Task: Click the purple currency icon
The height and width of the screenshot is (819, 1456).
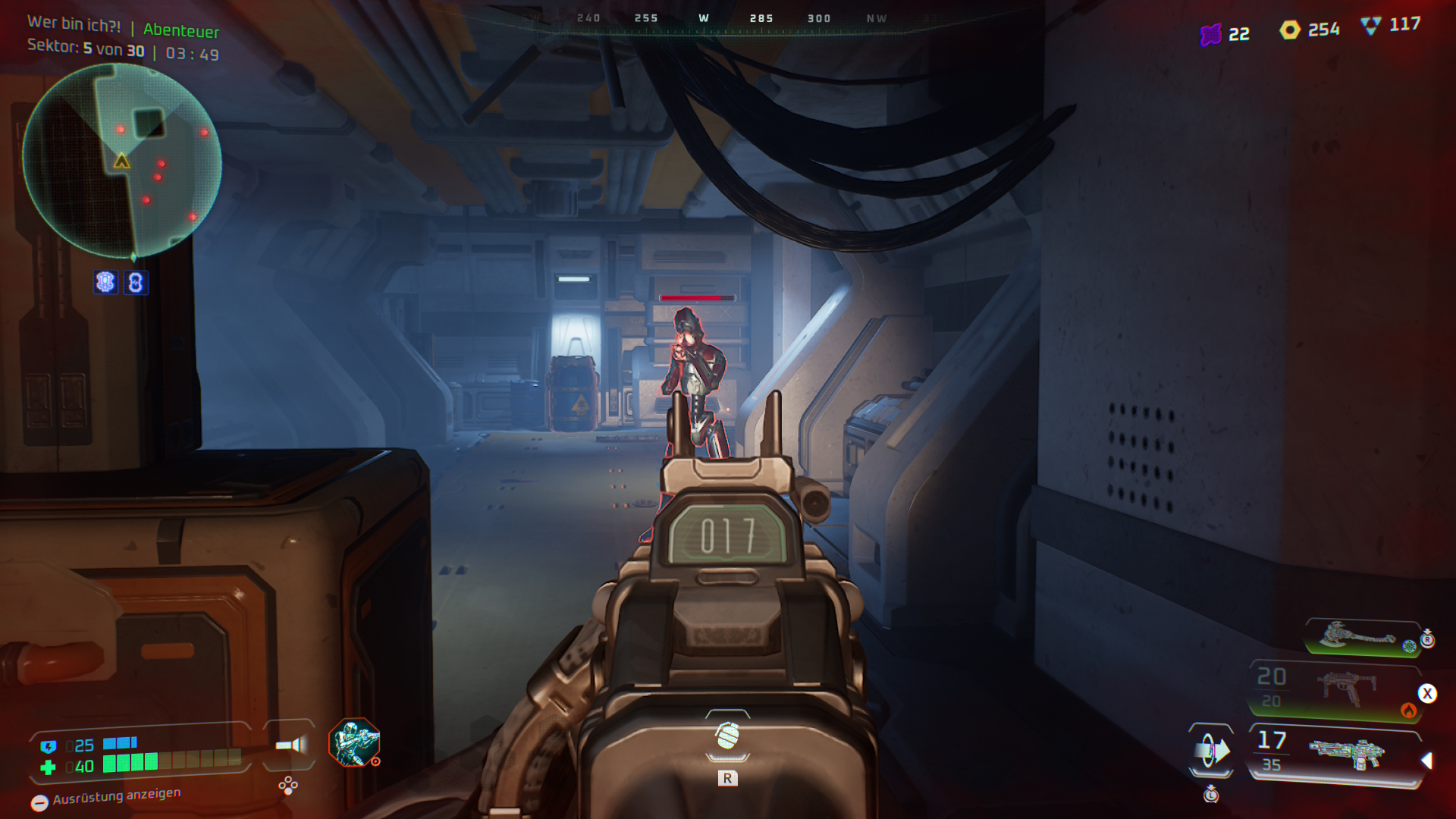Action: (x=1211, y=34)
